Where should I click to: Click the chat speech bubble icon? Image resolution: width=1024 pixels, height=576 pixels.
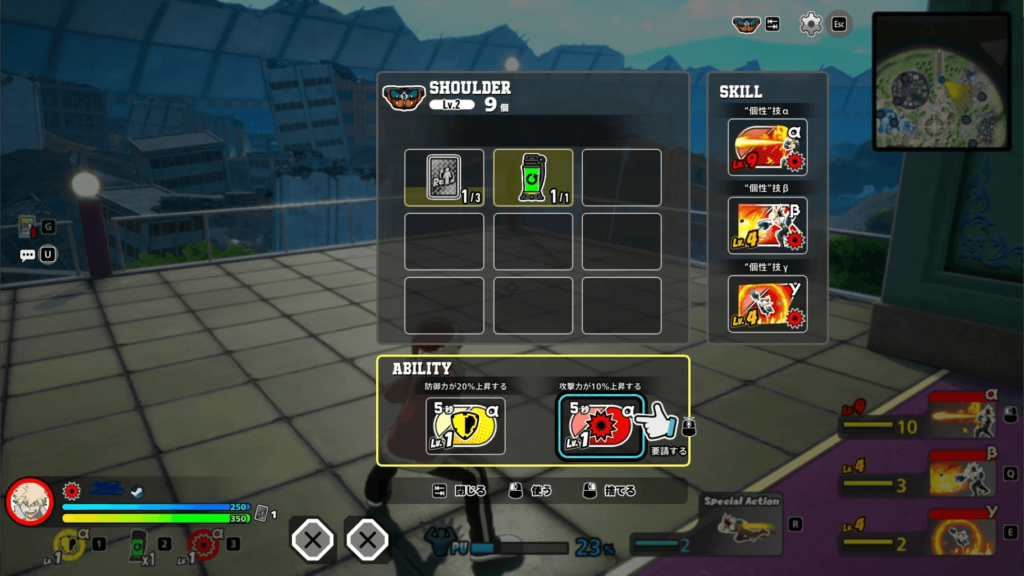pyautogui.click(x=28, y=255)
